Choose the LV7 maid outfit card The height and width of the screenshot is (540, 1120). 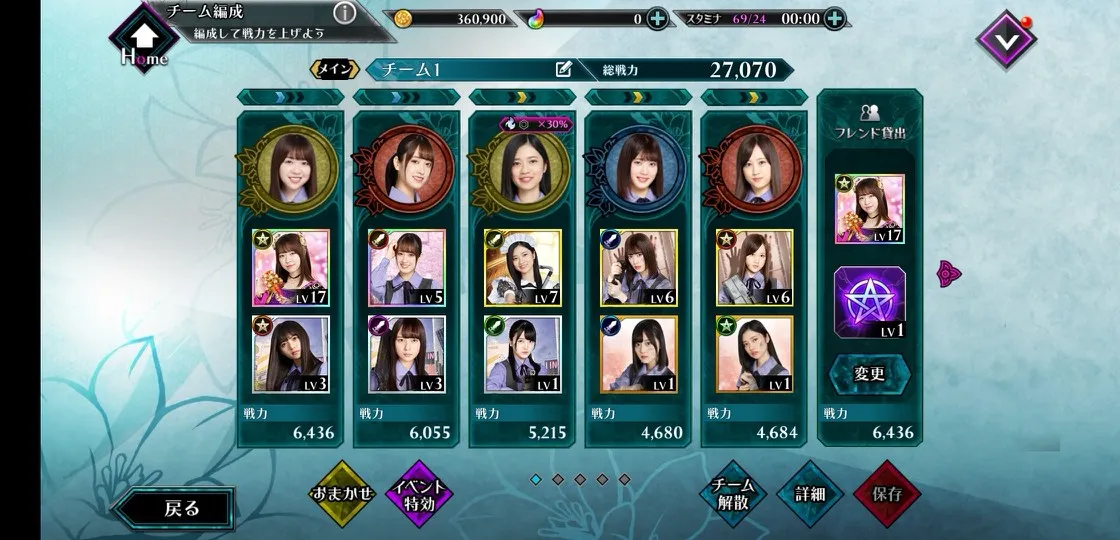point(523,268)
